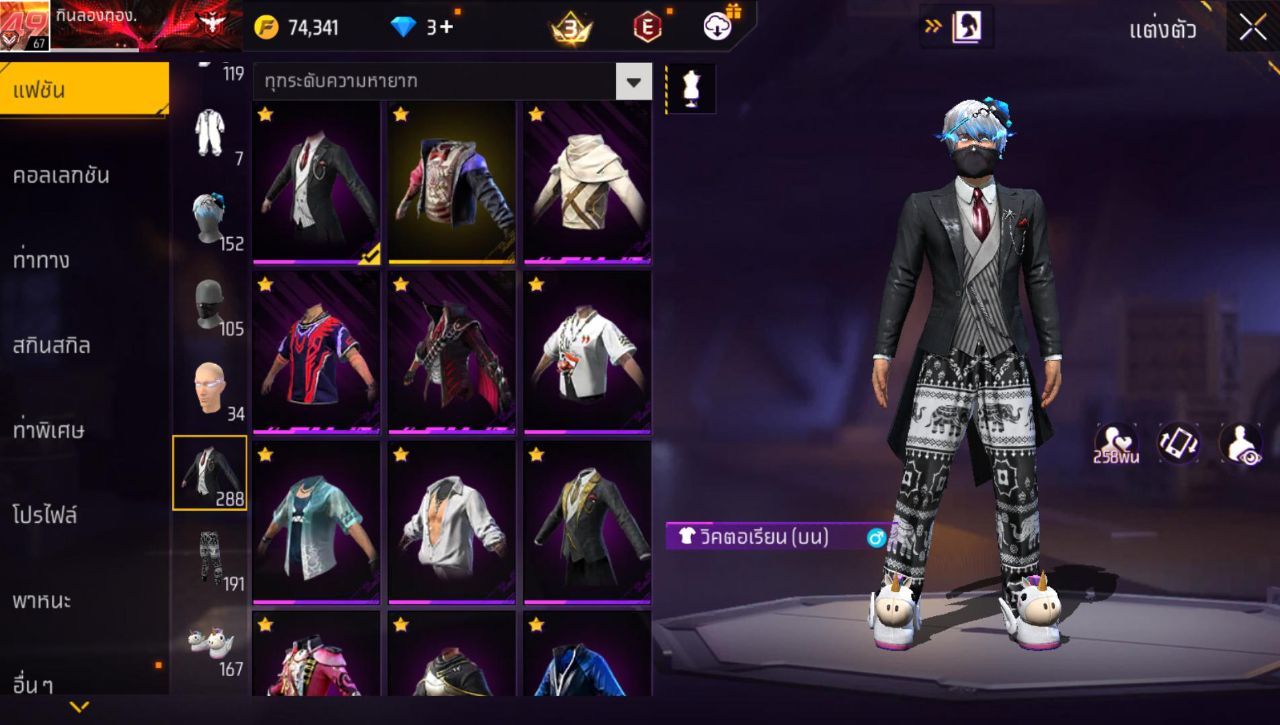Viewport: 1280px width, 725px height.
Task: Open the gold coin balance icon
Action: click(267, 27)
